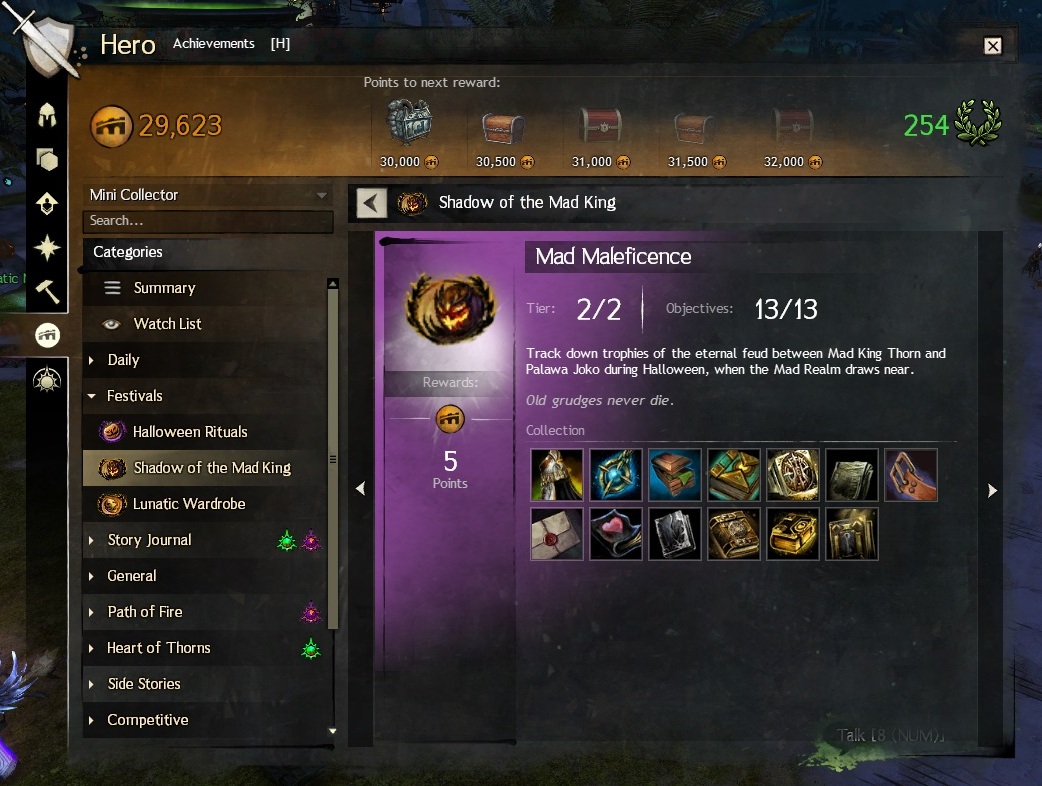Open the Lunatic Wardrobe achievements
This screenshot has width=1042, height=786.
pyautogui.click(x=188, y=504)
